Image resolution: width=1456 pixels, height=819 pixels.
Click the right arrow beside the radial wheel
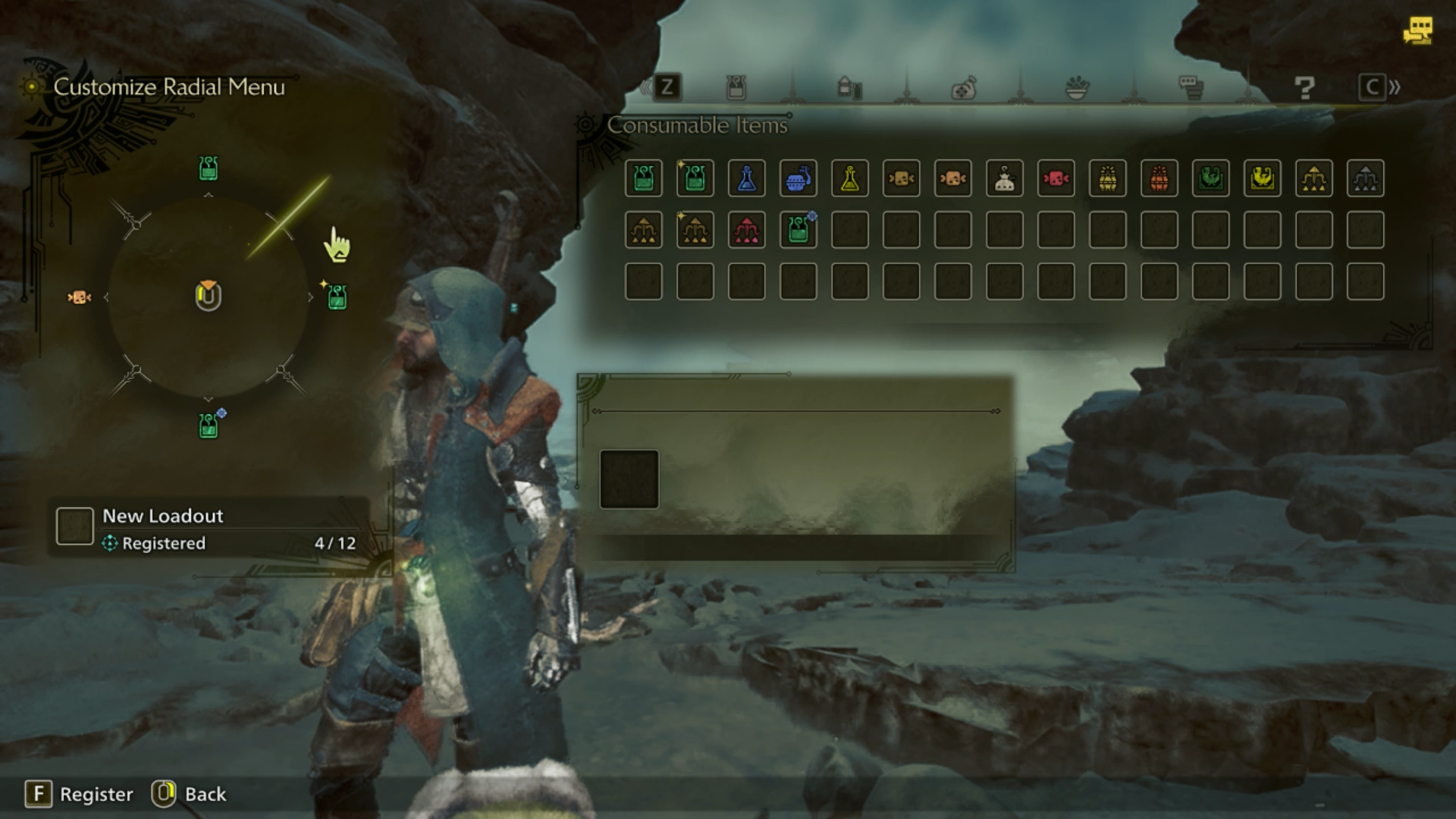pos(312,298)
